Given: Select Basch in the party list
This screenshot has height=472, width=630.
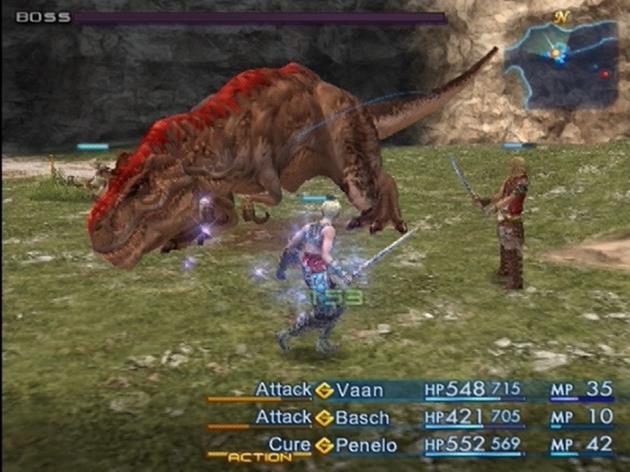Looking at the screenshot, I should (364, 416).
